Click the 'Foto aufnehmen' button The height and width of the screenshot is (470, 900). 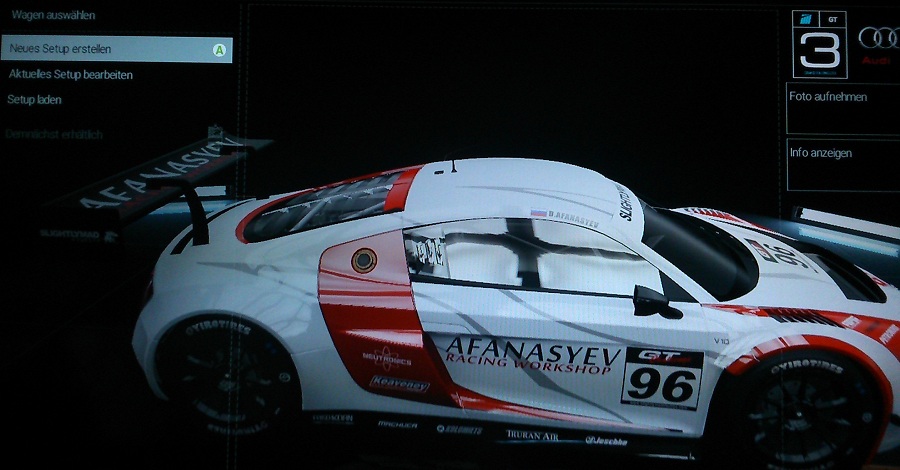click(x=842, y=109)
